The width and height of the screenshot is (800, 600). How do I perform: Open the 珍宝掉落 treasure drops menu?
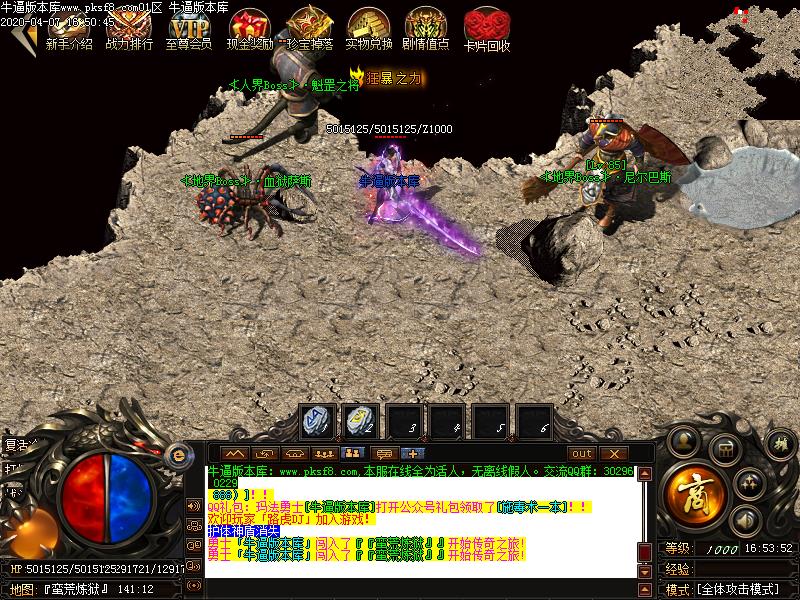coord(307,29)
